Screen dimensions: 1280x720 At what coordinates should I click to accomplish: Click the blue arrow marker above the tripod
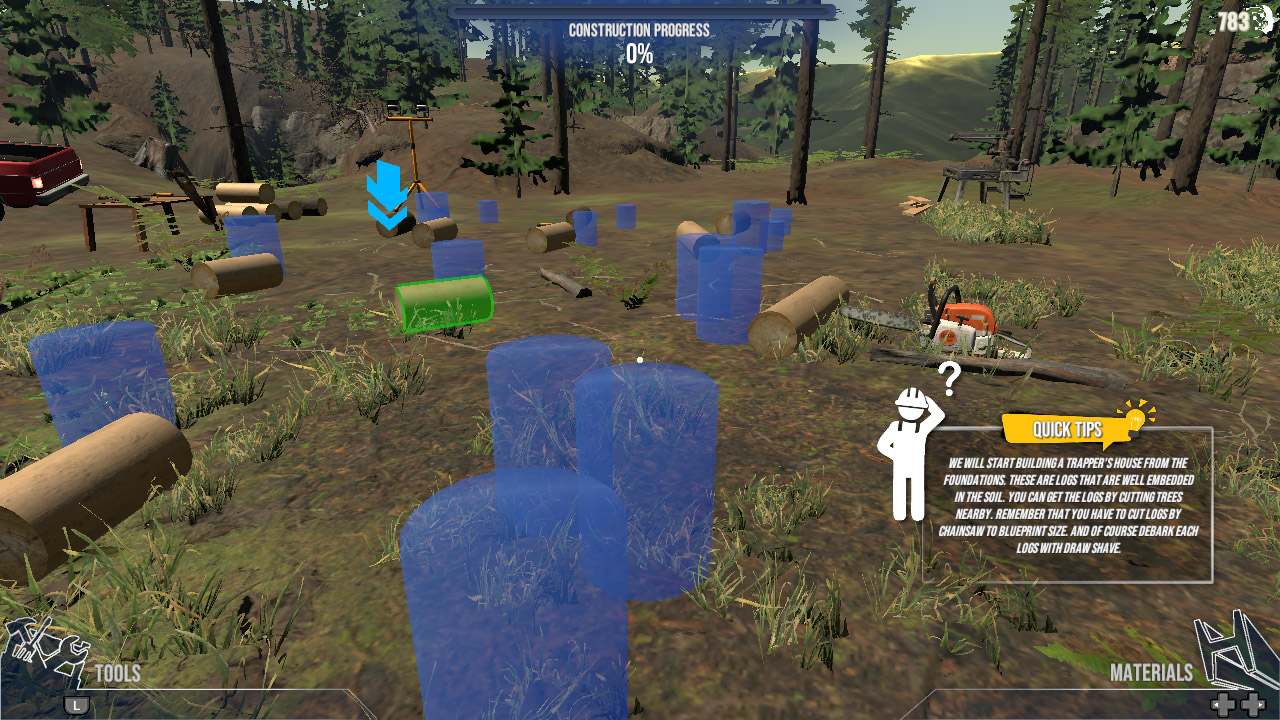click(387, 193)
